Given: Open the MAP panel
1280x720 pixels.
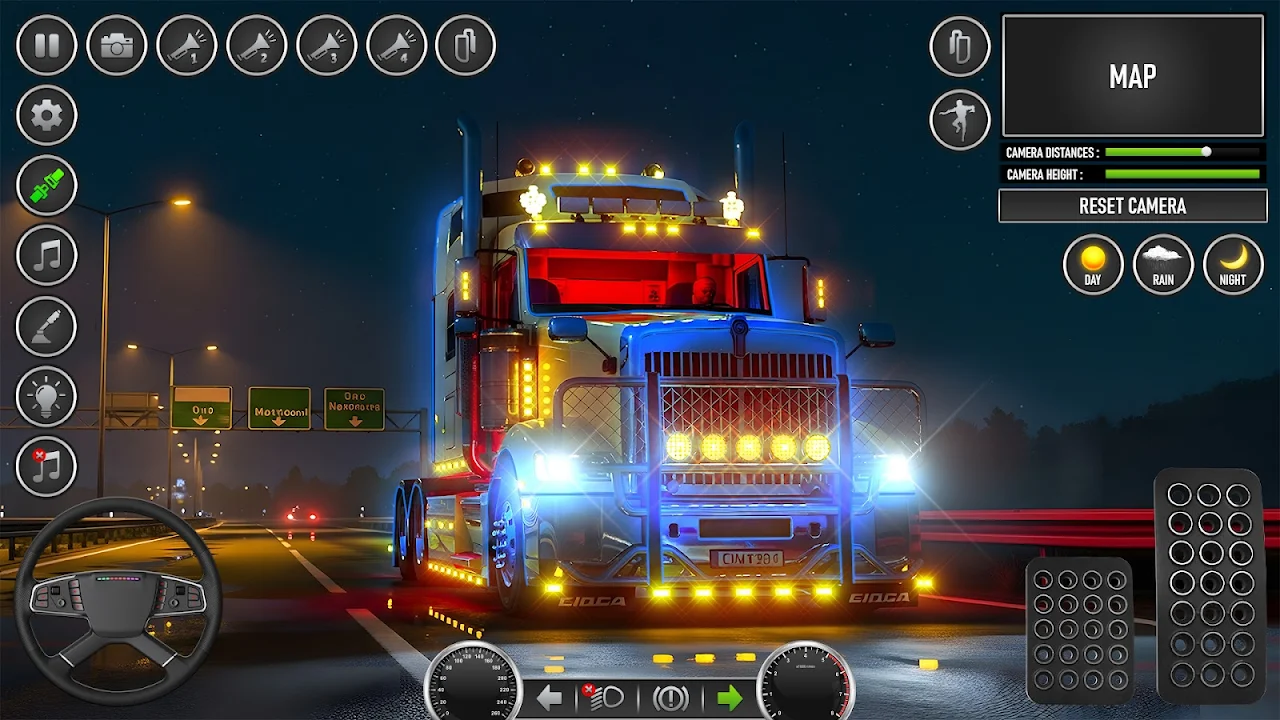Looking at the screenshot, I should (x=1132, y=76).
